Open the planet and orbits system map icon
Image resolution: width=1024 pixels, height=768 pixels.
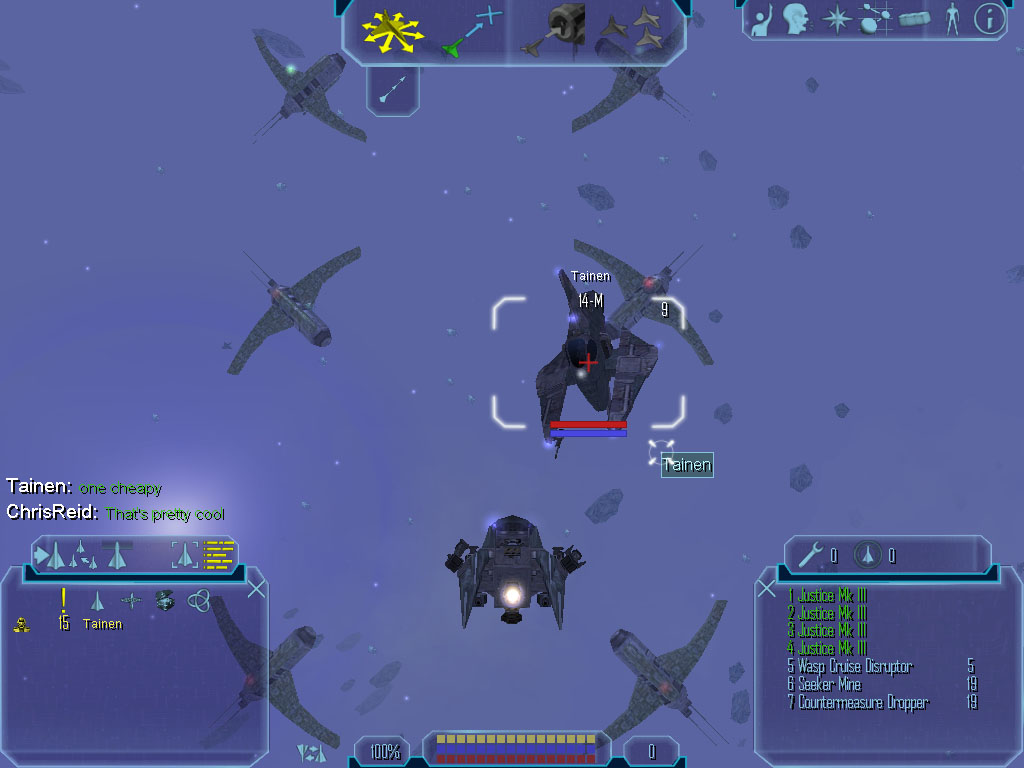876,19
